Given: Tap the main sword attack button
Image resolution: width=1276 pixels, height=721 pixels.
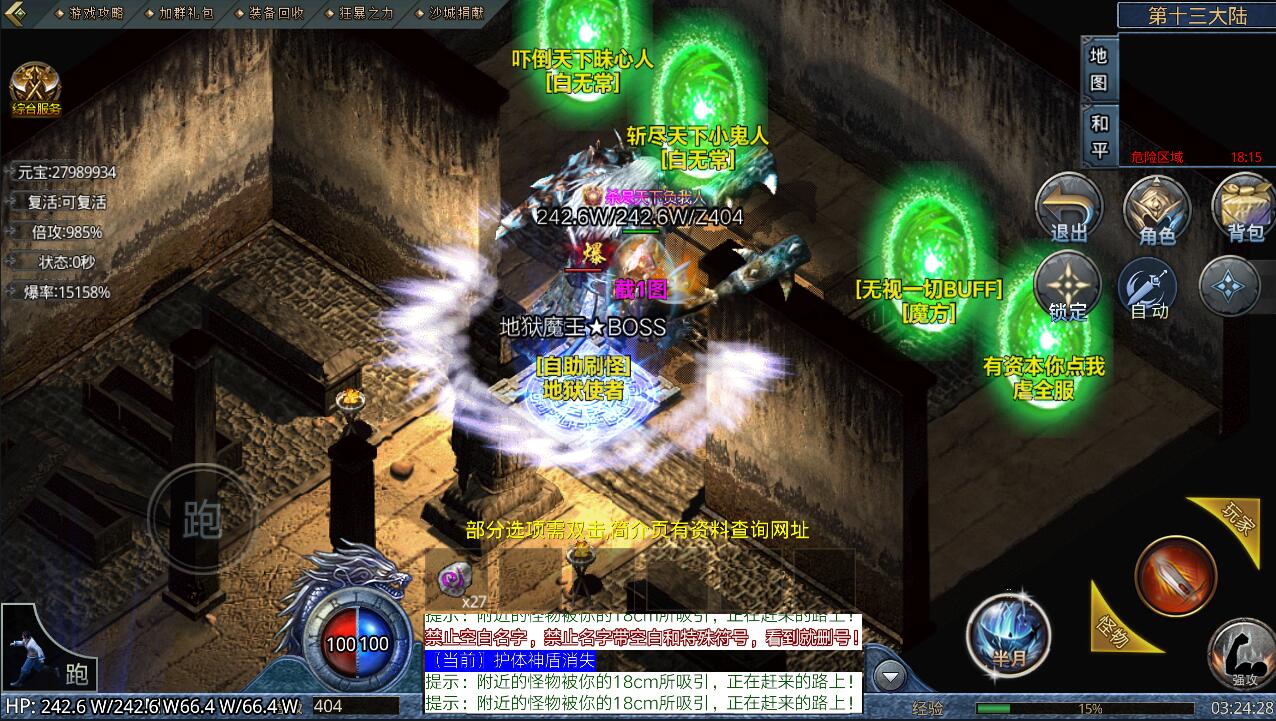Looking at the screenshot, I should pos(1176,576).
